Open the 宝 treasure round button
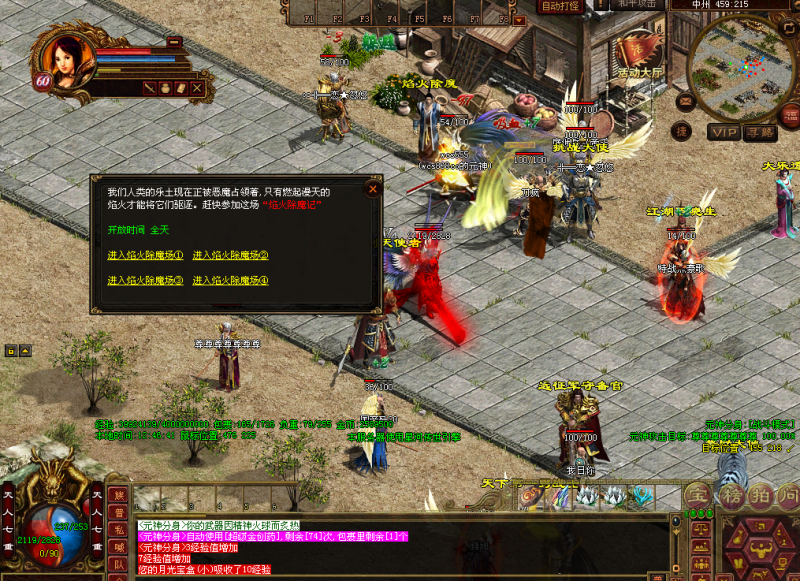 pos(698,494)
